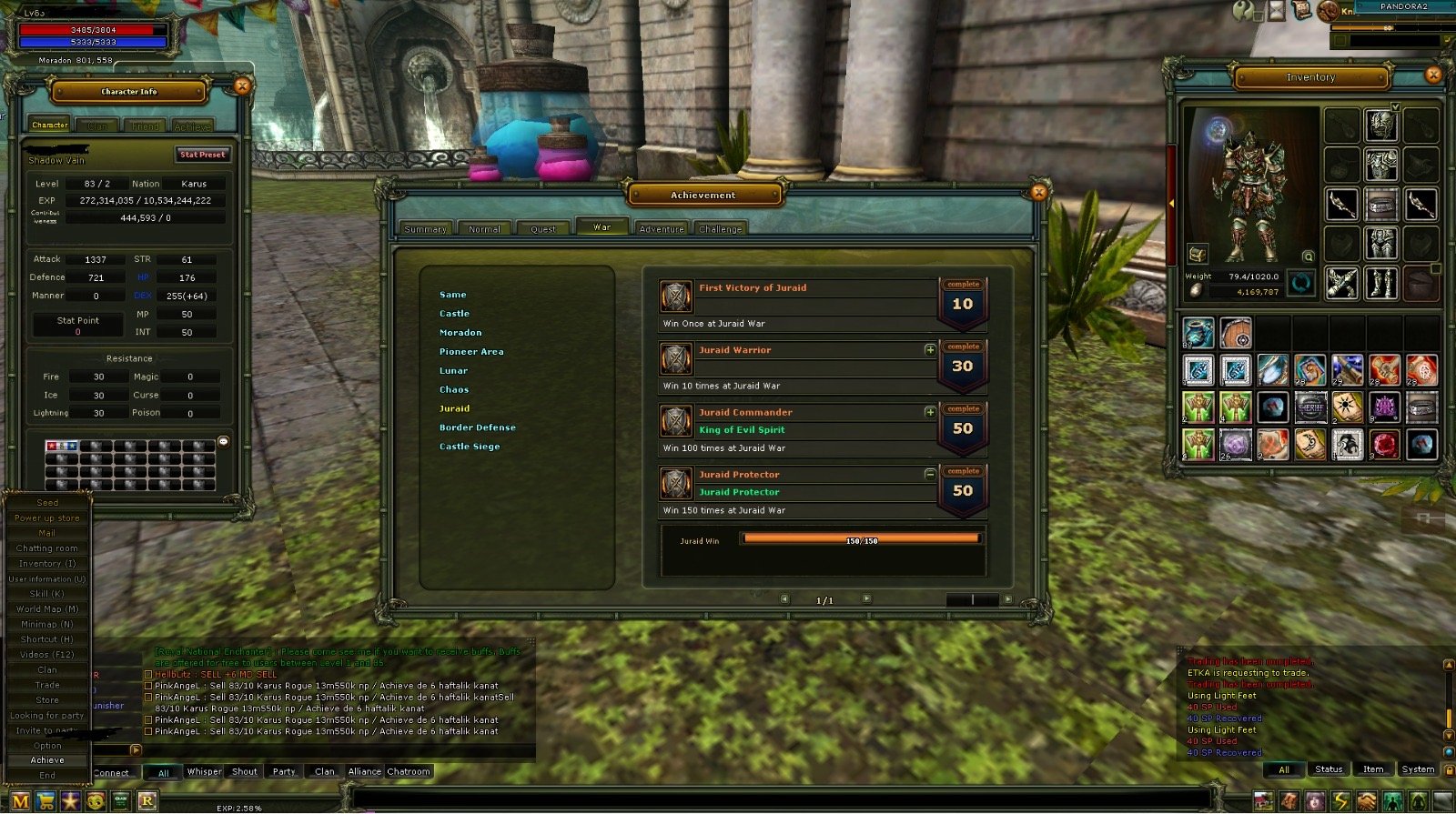Viewport: 1456px width, 814px height.
Task: Choose Option in the side menu
Action: [x=47, y=746]
